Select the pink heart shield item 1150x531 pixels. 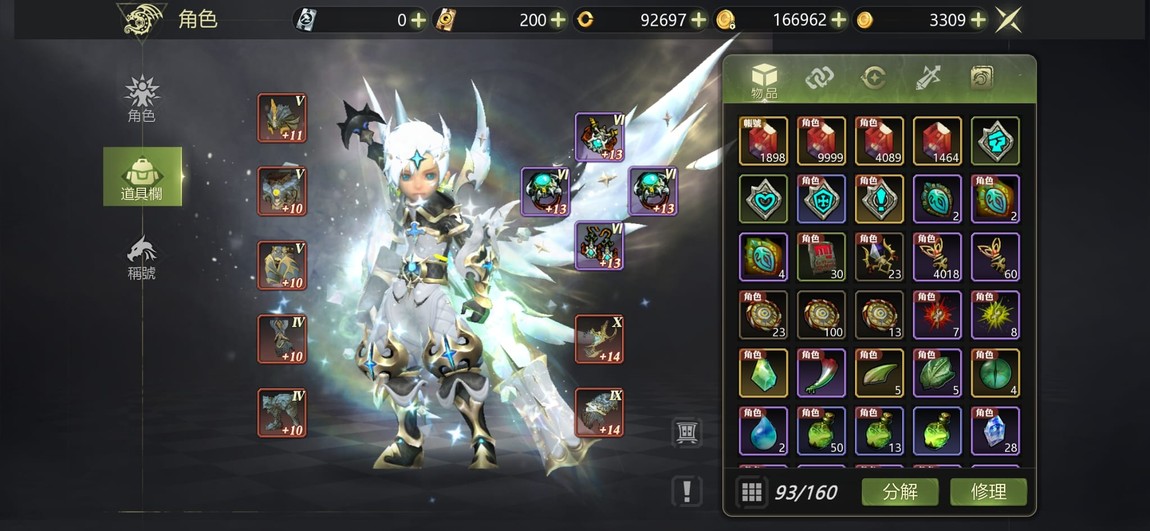[763, 199]
